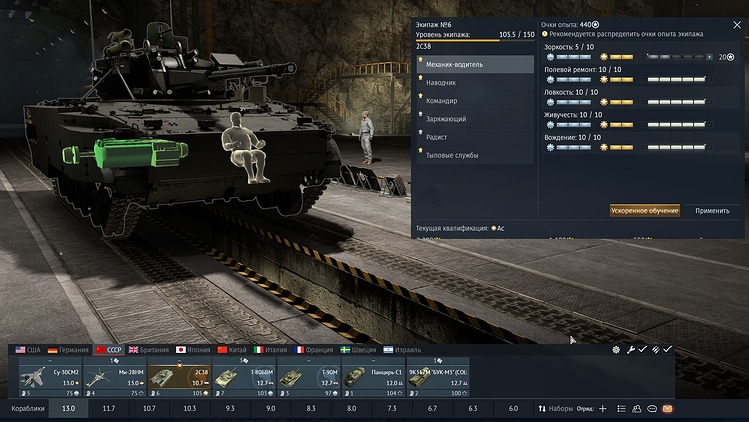Choose the Швеция nation tab
Image resolution: width=749 pixels, height=422 pixels.
(x=359, y=350)
